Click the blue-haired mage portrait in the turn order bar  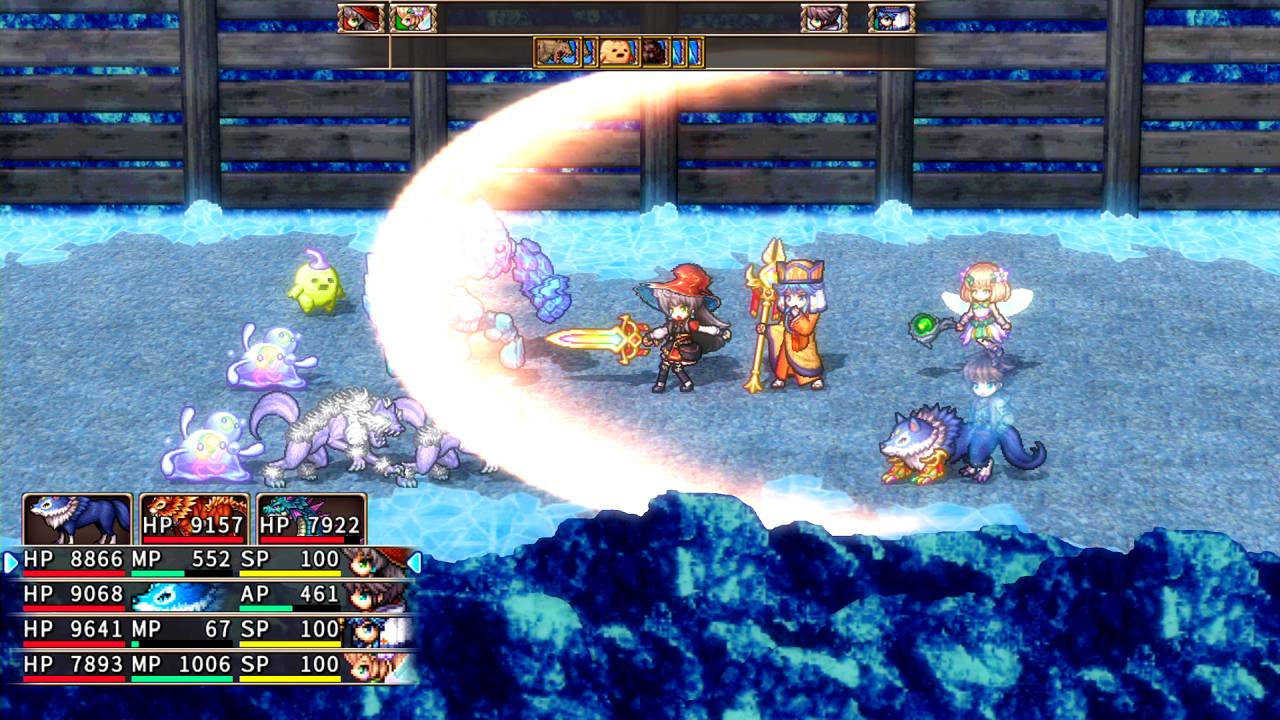pyautogui.click(x=890, y=18)
